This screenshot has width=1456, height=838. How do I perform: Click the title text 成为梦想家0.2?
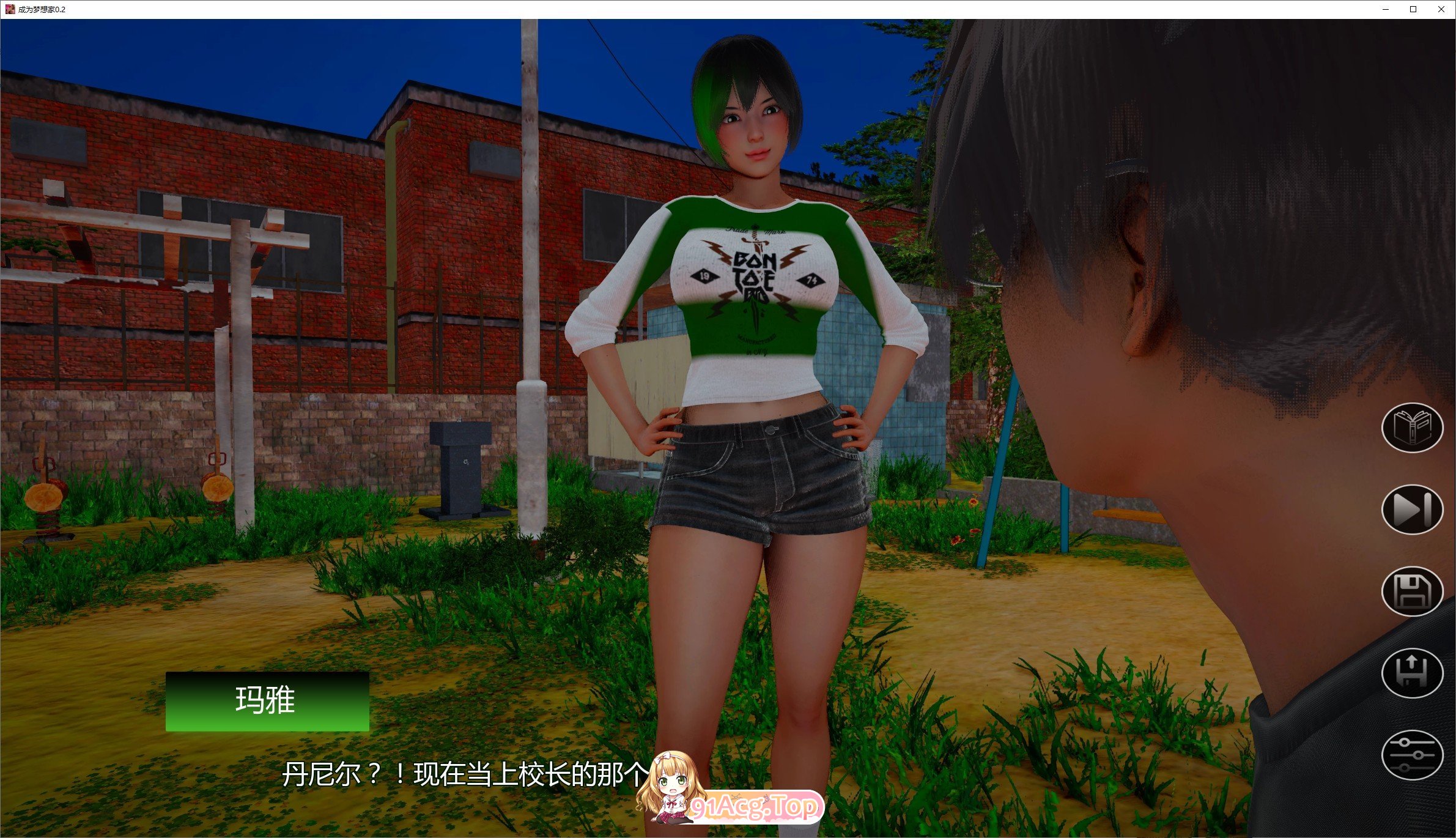42,9
